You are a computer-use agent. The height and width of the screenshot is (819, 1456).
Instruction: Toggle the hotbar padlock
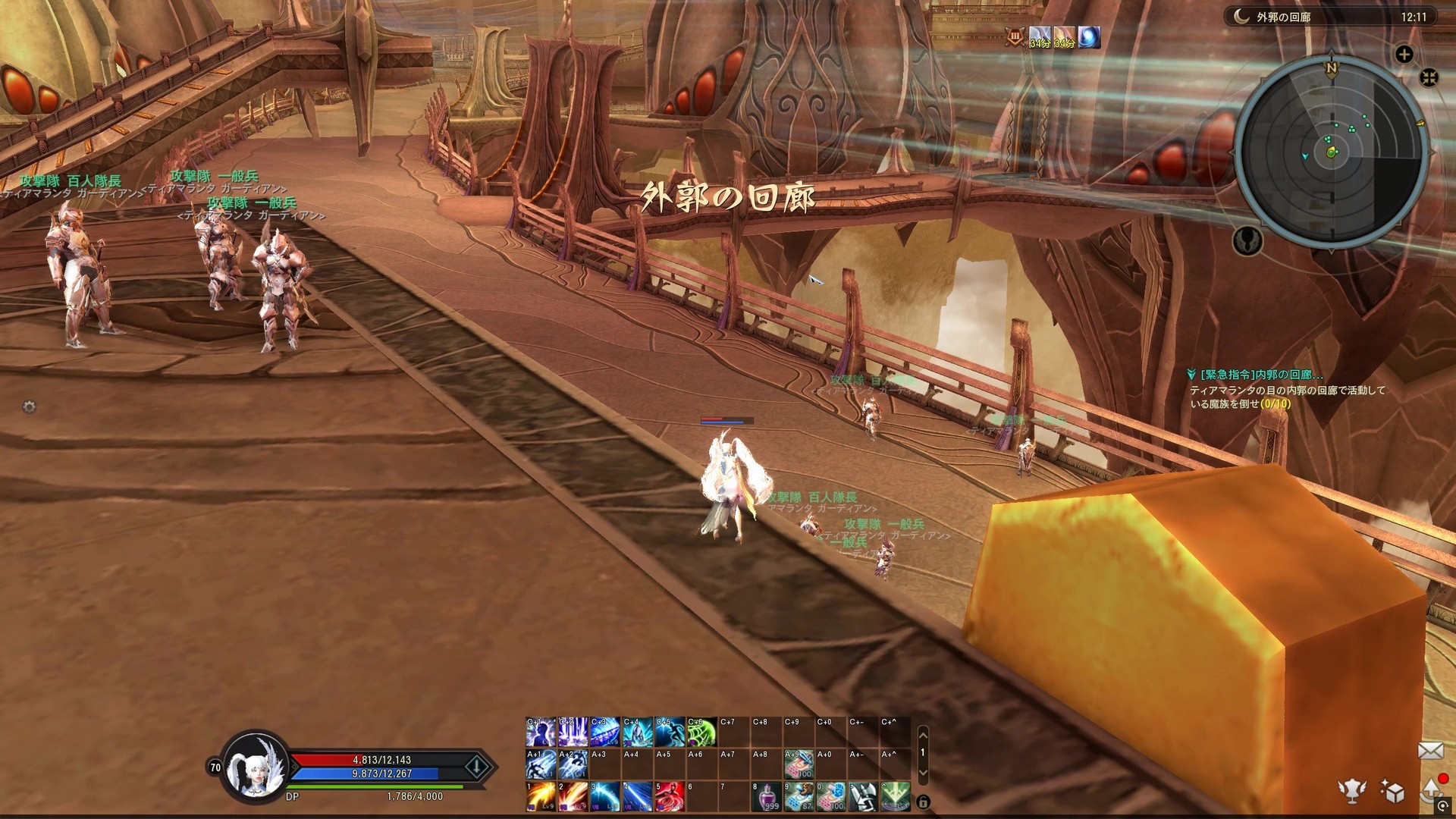pyautogui.click(x=923, y=802)
